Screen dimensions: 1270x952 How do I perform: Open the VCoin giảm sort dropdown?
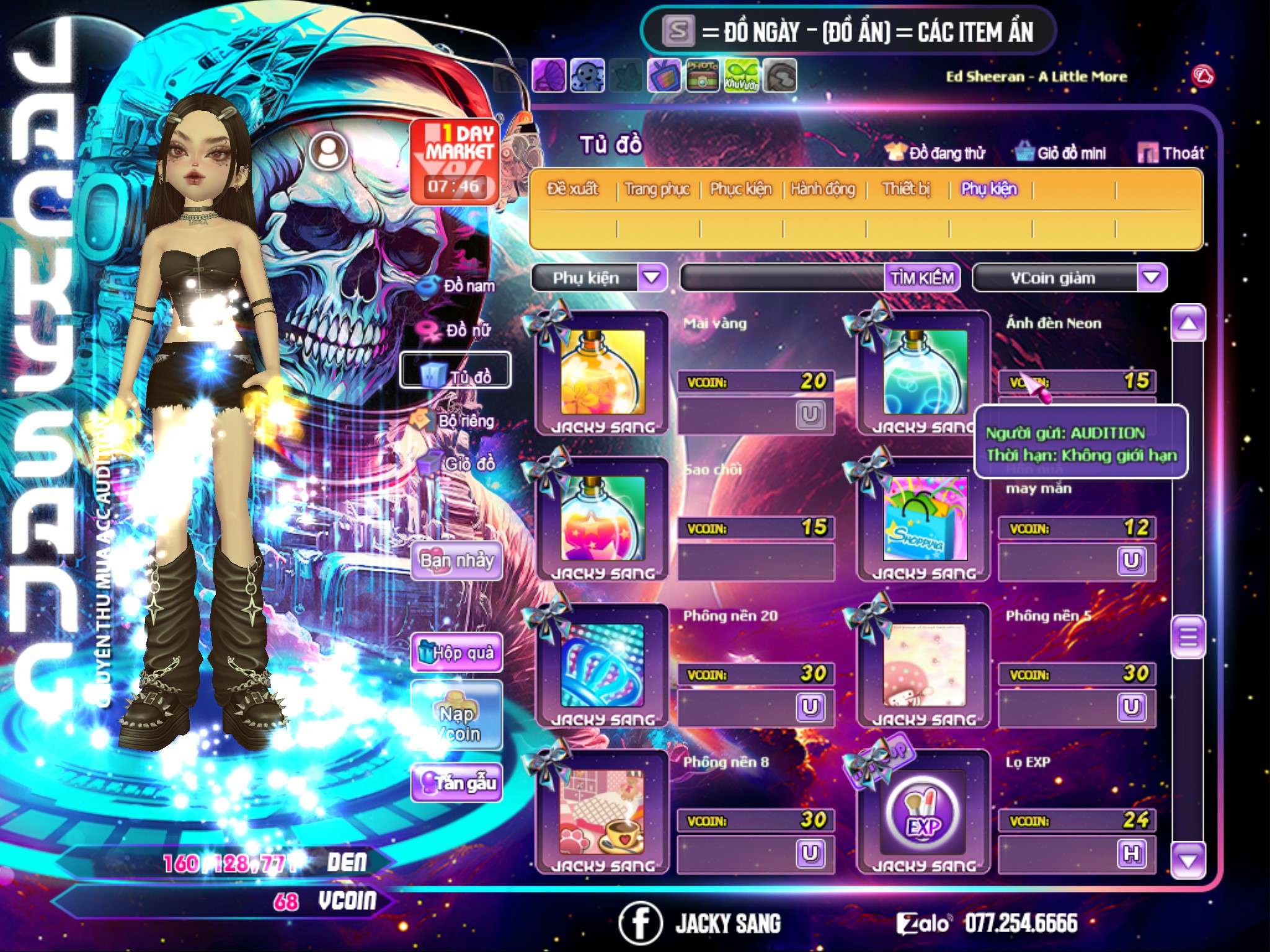[x=1152, y=278]
